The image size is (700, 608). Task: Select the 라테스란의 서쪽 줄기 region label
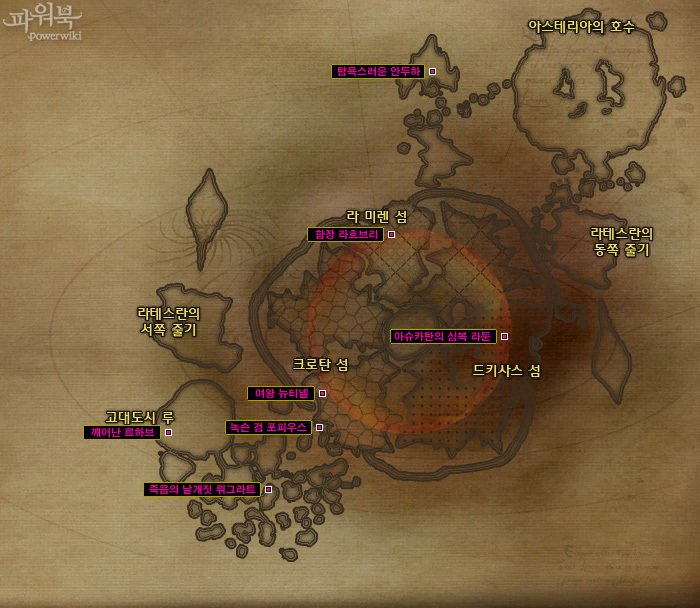(x=168, y=321)
